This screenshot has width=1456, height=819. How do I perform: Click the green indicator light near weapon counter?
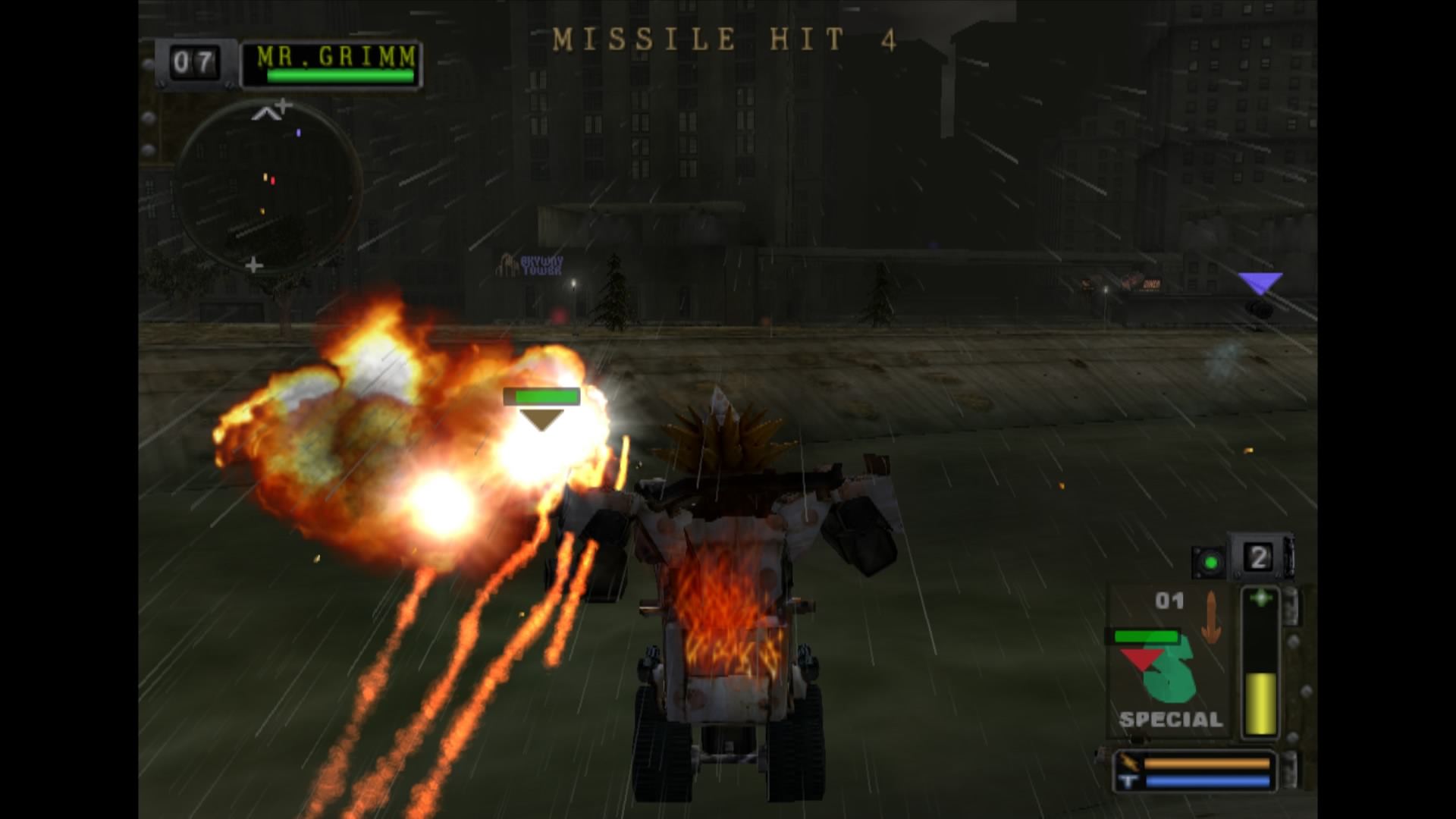pyautogui.click(x=1210, y=563)
